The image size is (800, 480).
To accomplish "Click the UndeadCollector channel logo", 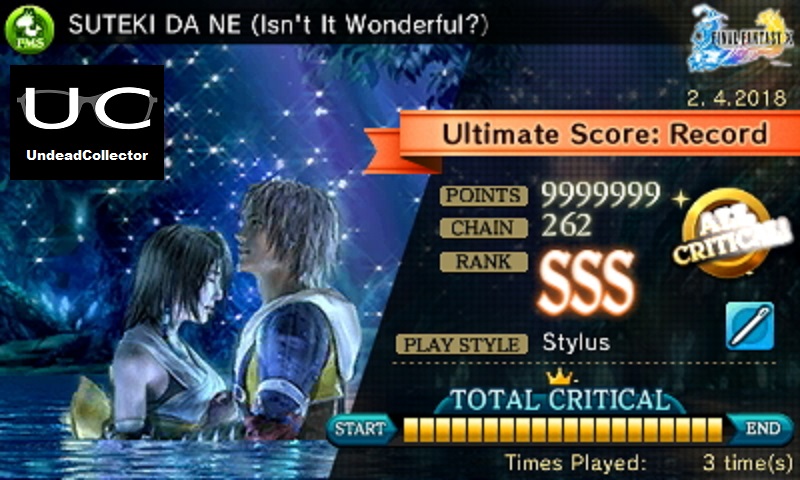I will tap(87, 121).
